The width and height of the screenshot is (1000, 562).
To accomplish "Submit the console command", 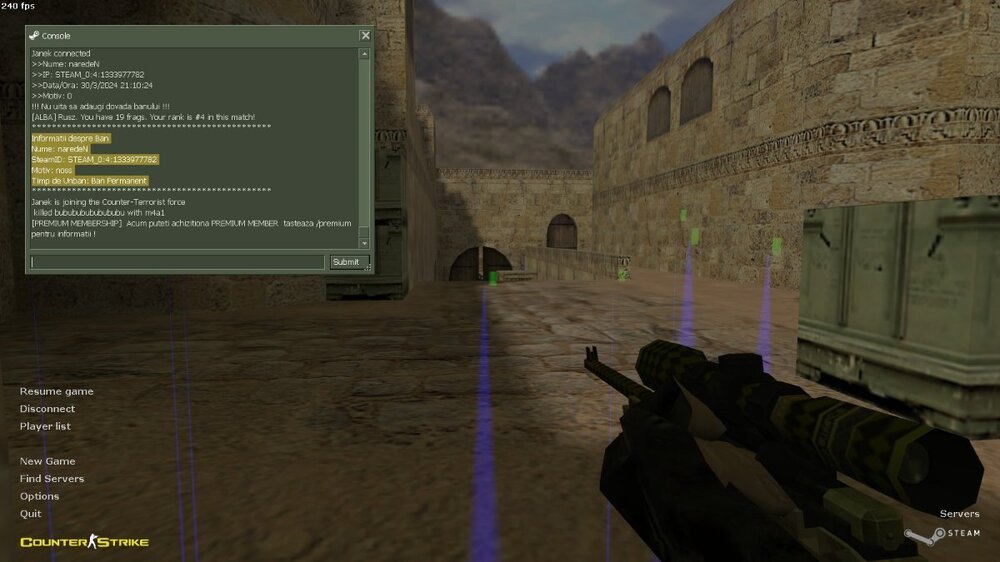I will click(x=346, y=262).
